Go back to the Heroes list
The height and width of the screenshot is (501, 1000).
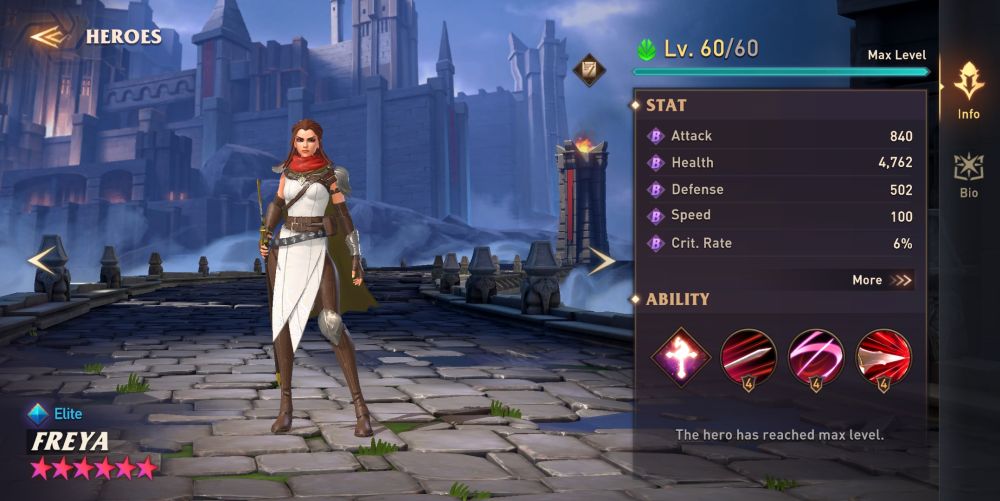[x=95, y=37]
